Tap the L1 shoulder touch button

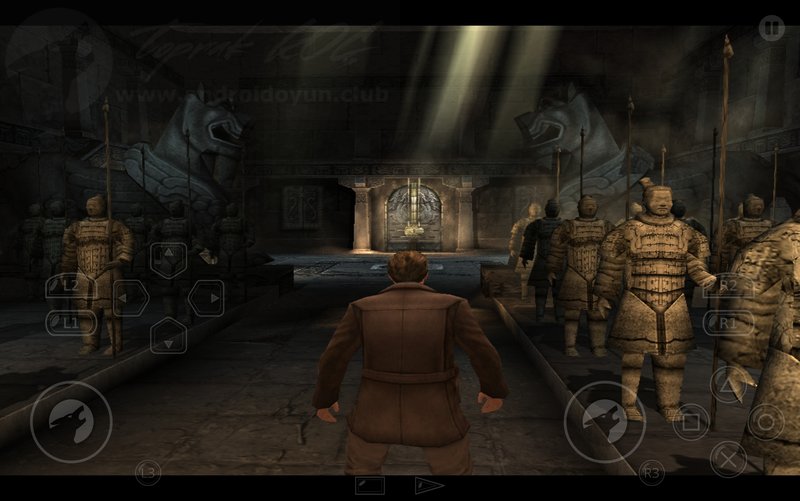click(72, 323)
